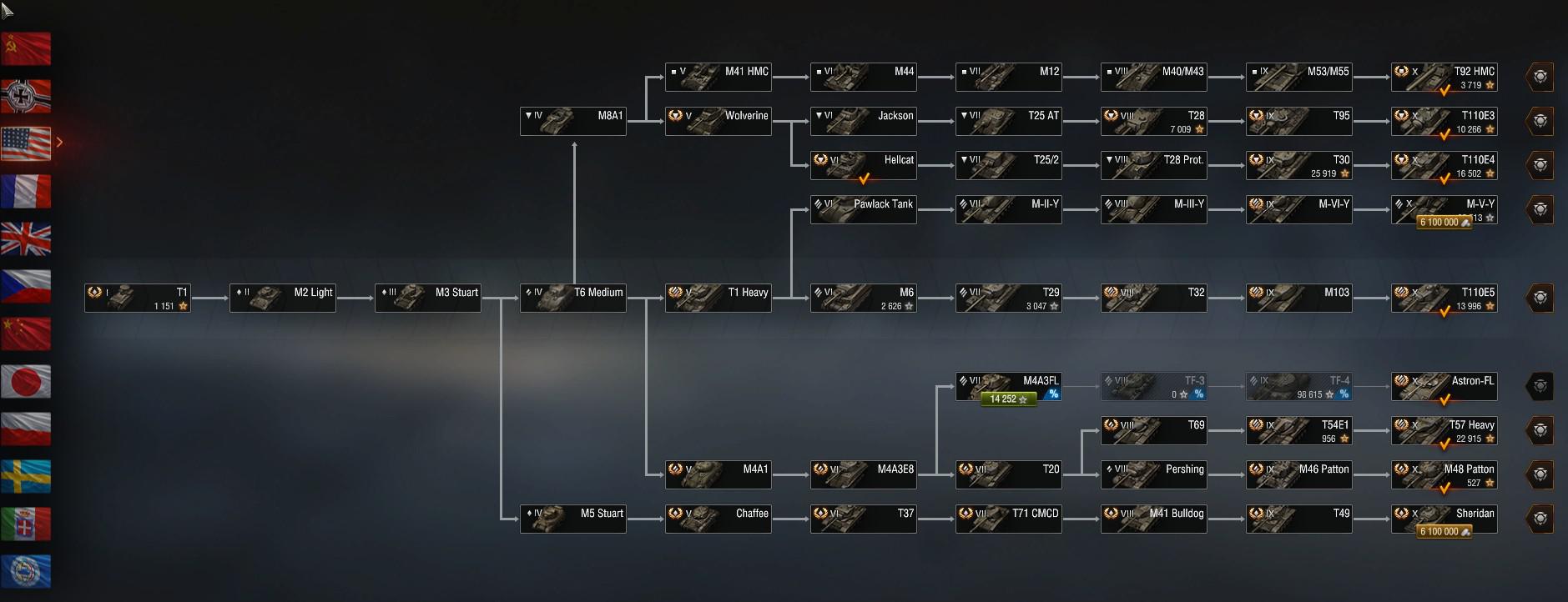Select the Soviet flag nation tab

pos(26,49)
